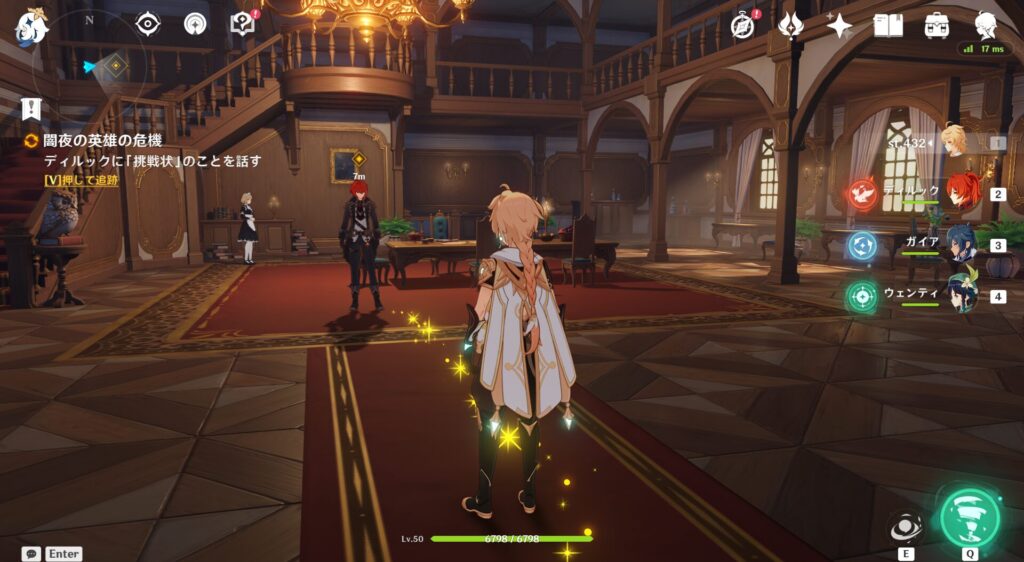
Task: Open the chat speech bubble
Action: [x=32, y=553]
